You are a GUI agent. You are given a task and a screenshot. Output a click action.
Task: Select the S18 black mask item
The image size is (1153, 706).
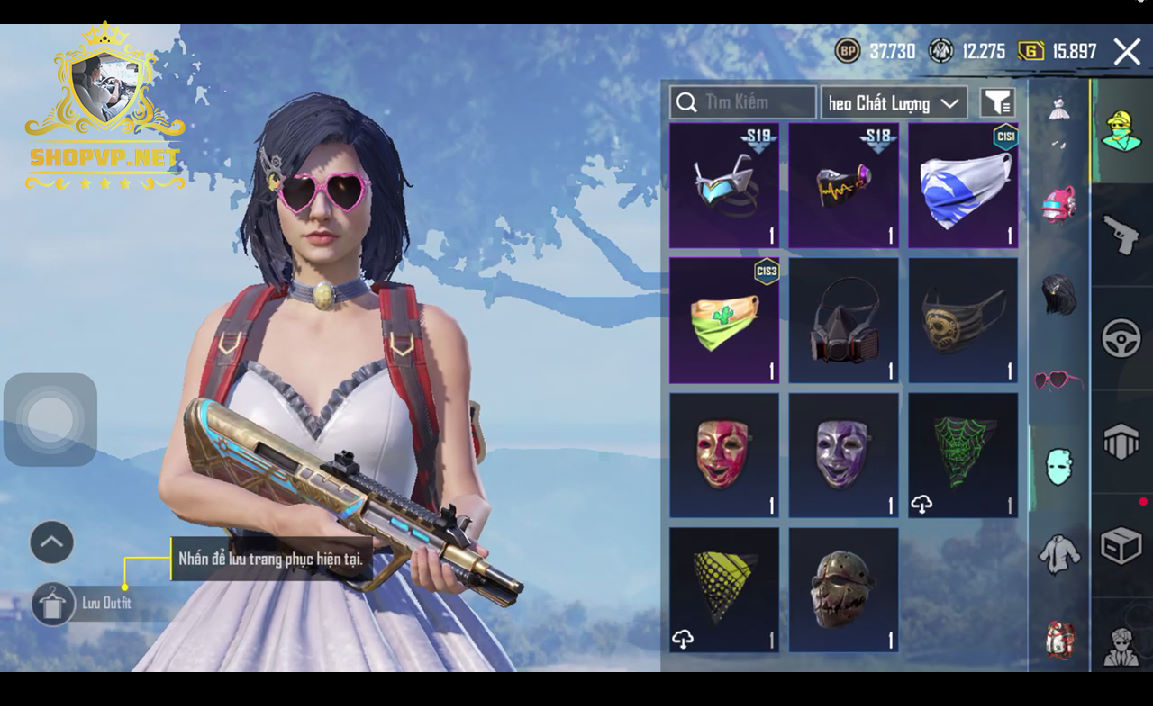(x=843, y=186)
